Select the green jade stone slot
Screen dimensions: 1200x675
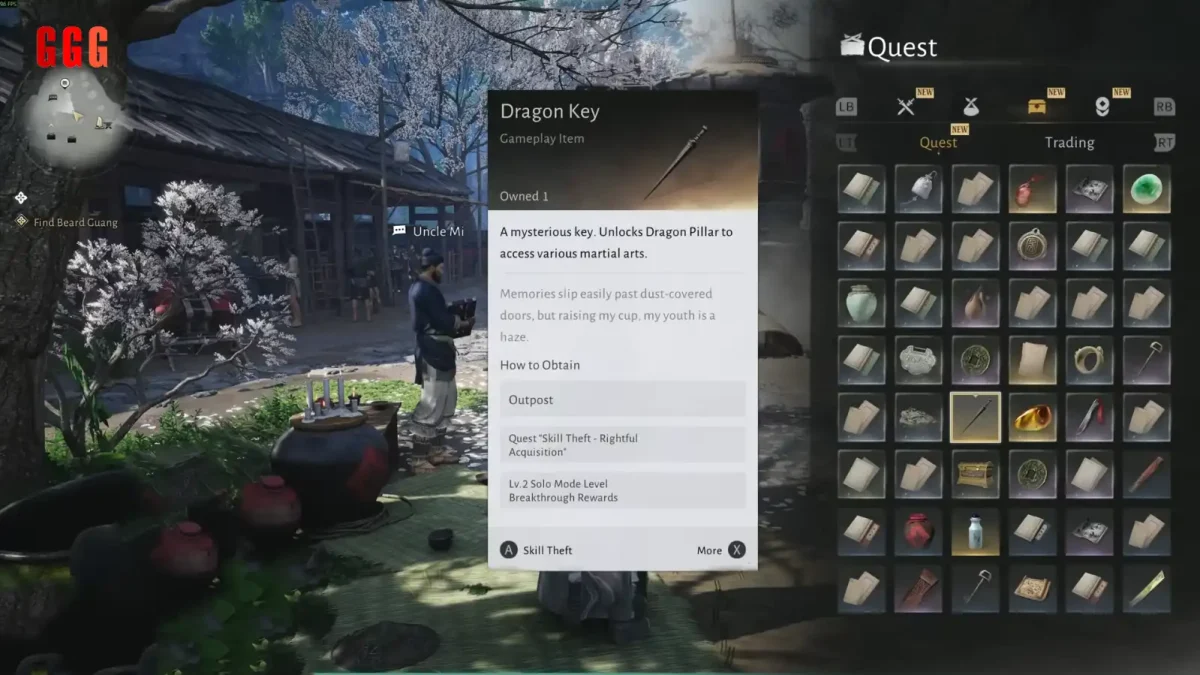pos(1146,189)
